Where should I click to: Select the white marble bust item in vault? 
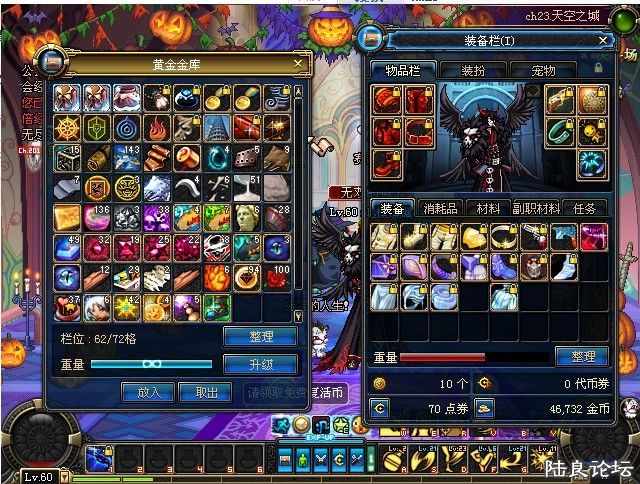[x=247, y=216]
